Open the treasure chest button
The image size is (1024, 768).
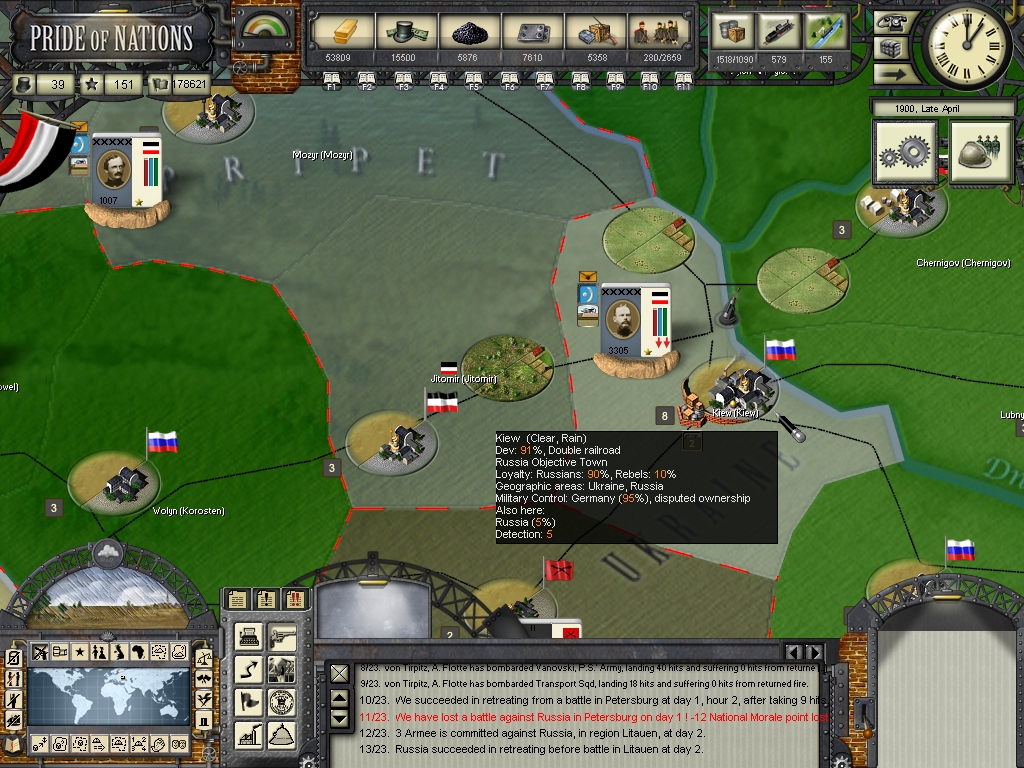(x=889, y=47)
